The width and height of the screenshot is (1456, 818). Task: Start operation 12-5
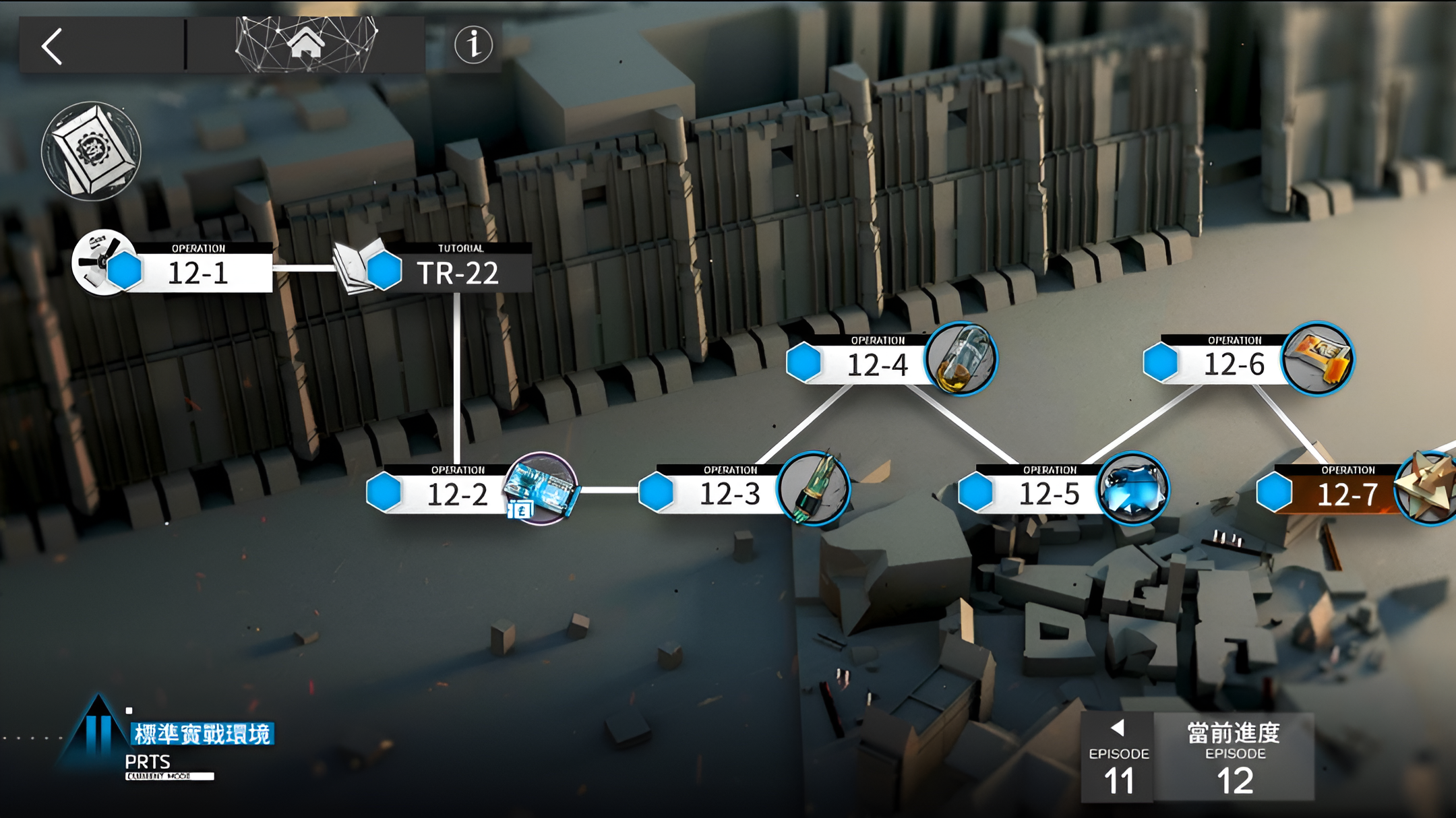point(1049,493)
